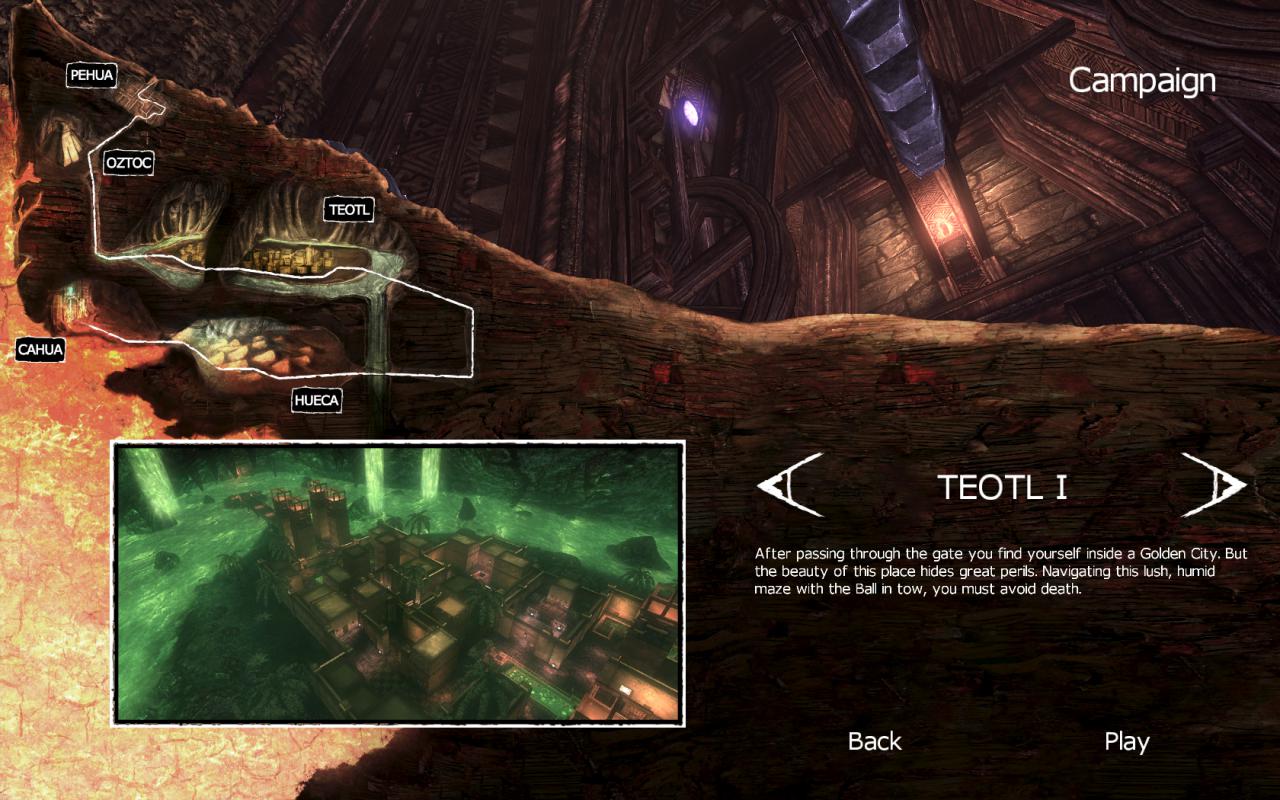Screen dimensions: 1280x800
Task: Select the next level with right arrow
Action: (1212, 485)
